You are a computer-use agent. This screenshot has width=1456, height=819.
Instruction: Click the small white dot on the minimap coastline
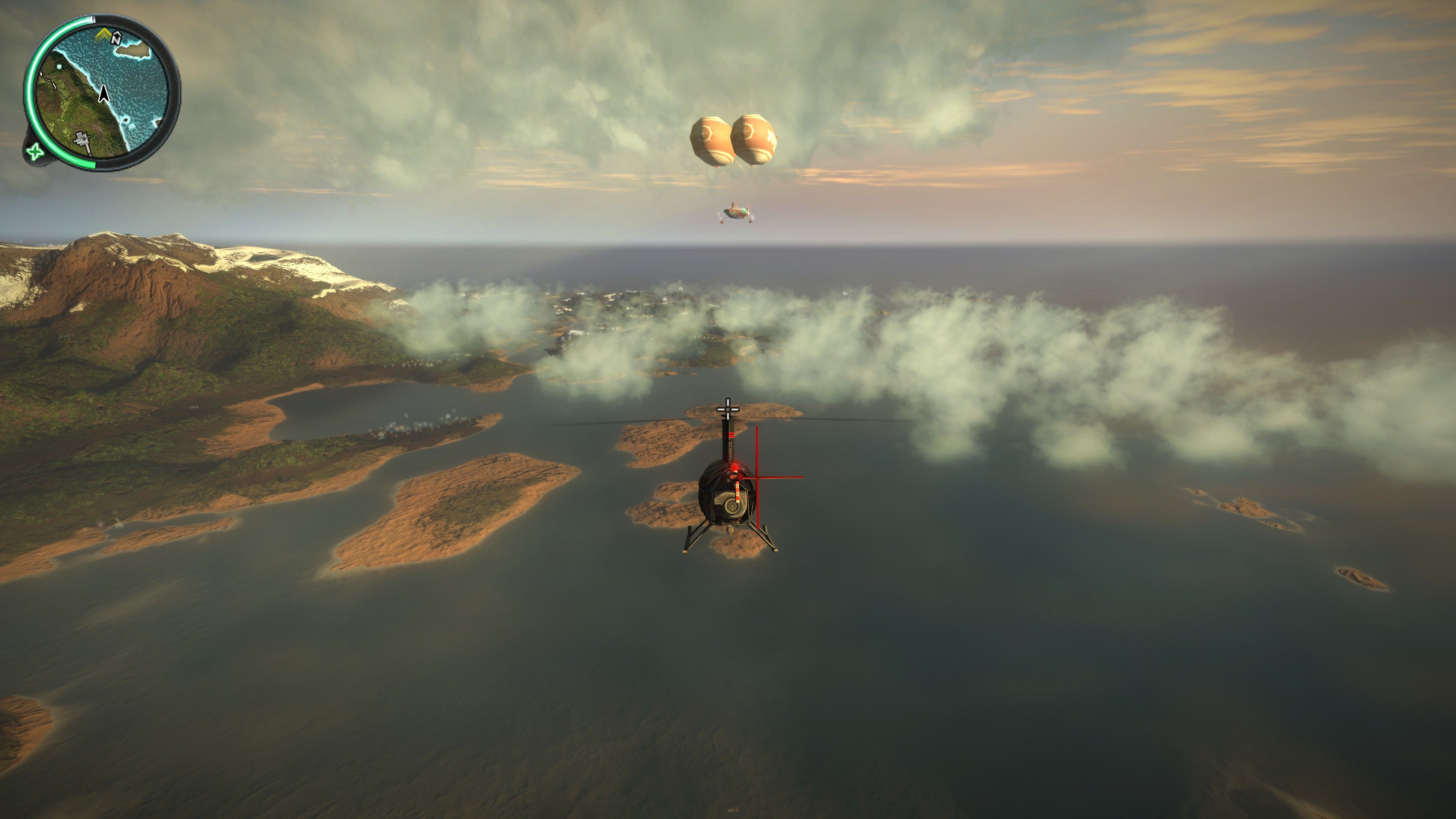[60, 66]
